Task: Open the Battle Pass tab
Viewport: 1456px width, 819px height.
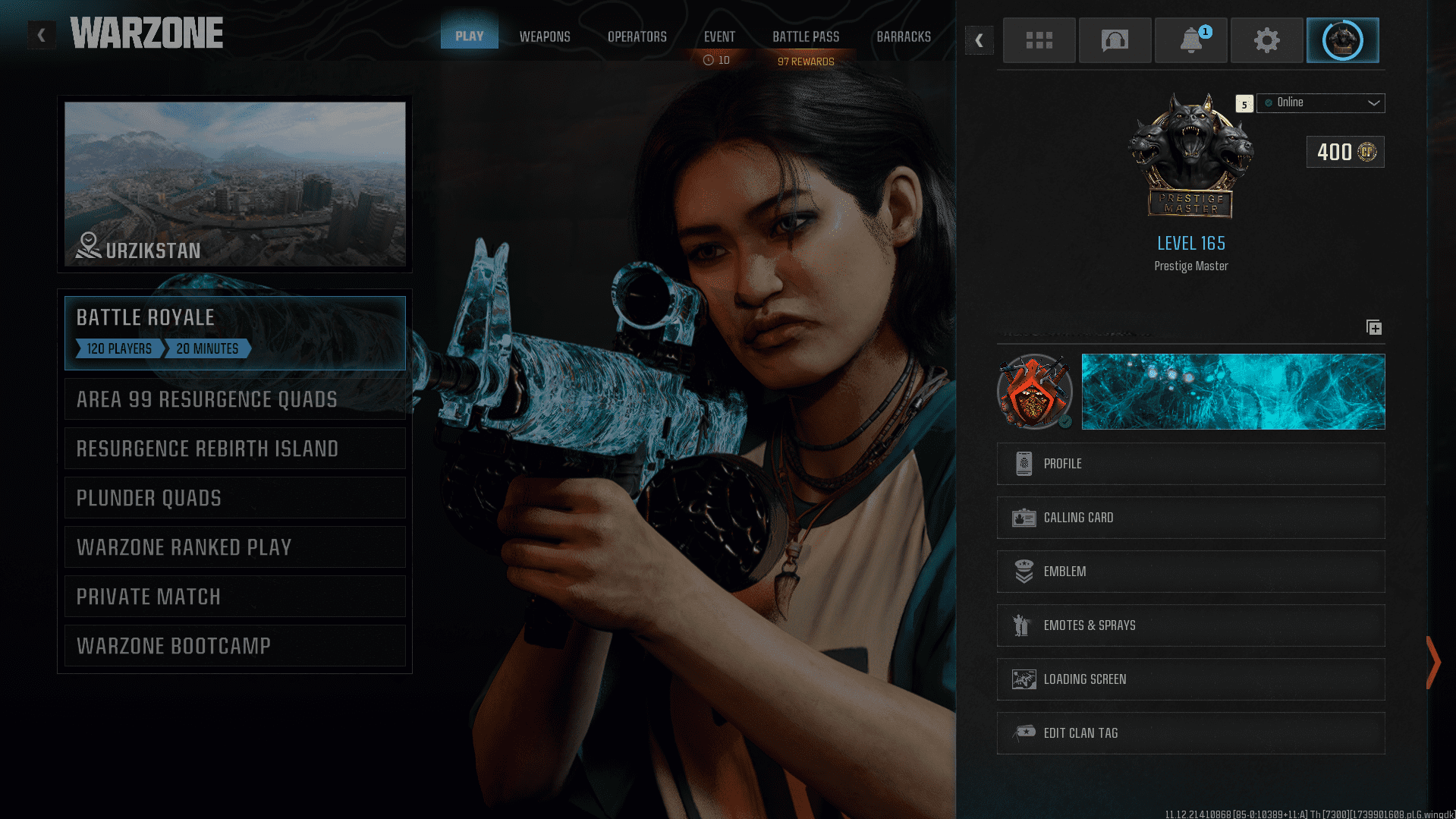Action: (806, 36)
